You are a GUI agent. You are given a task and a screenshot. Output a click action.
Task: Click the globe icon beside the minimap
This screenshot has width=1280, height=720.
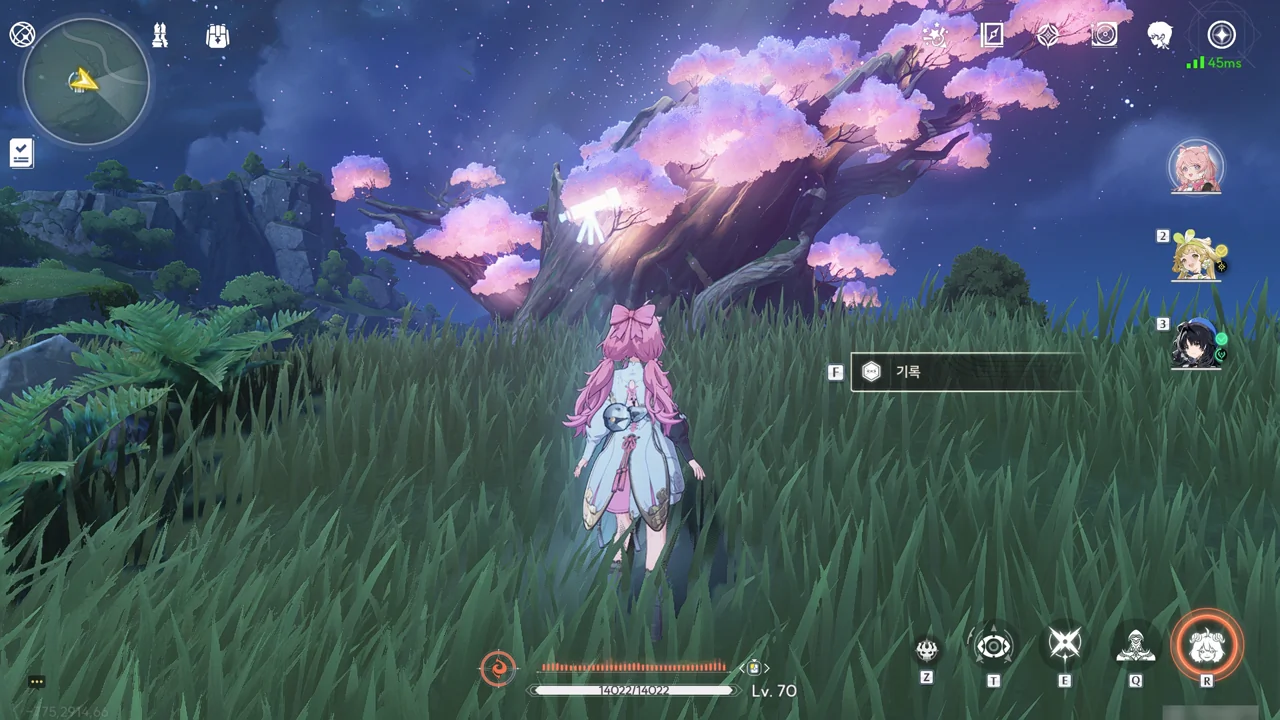[x=22, y=35]
